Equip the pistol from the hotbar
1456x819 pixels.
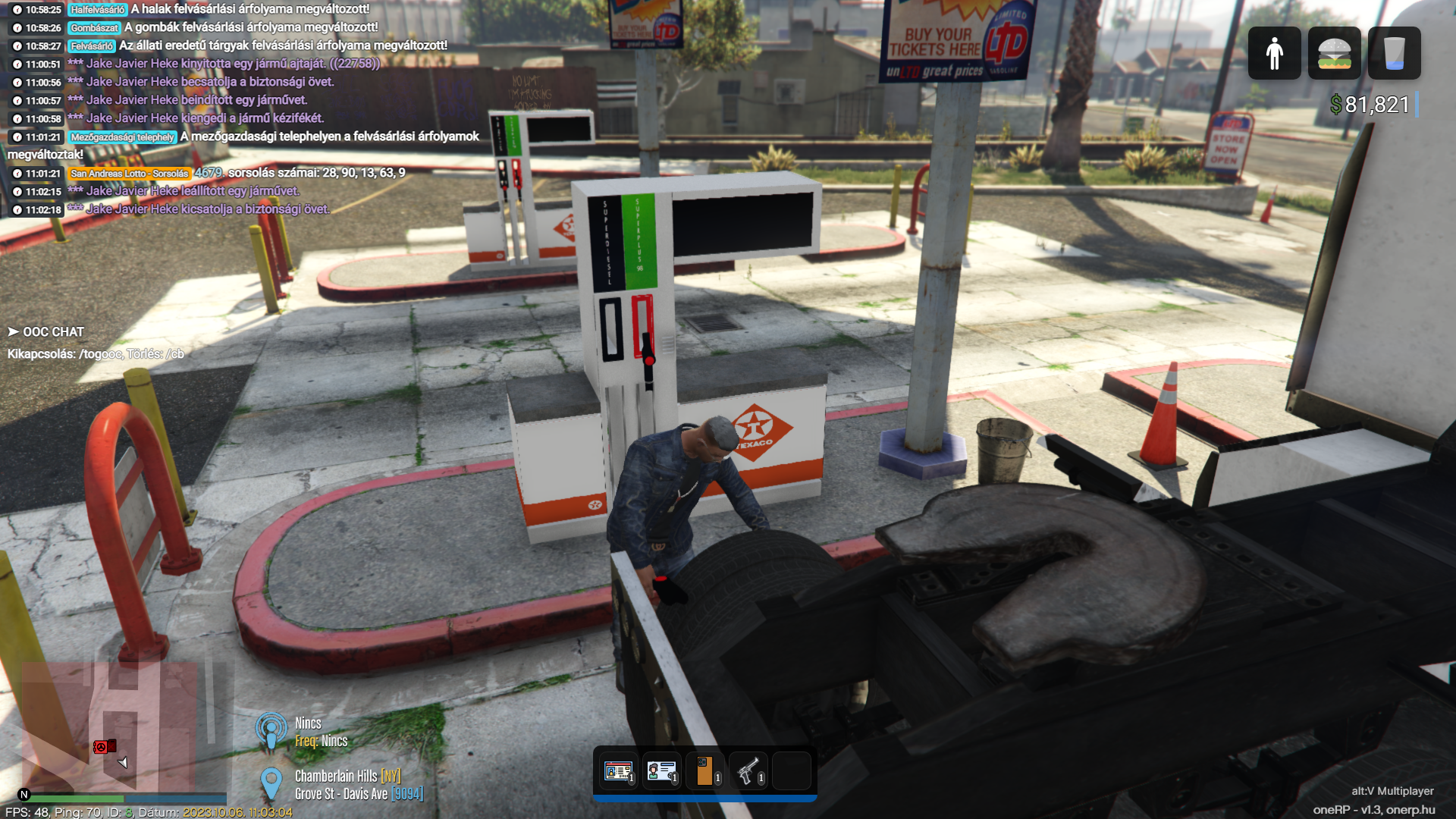(748, 771)
